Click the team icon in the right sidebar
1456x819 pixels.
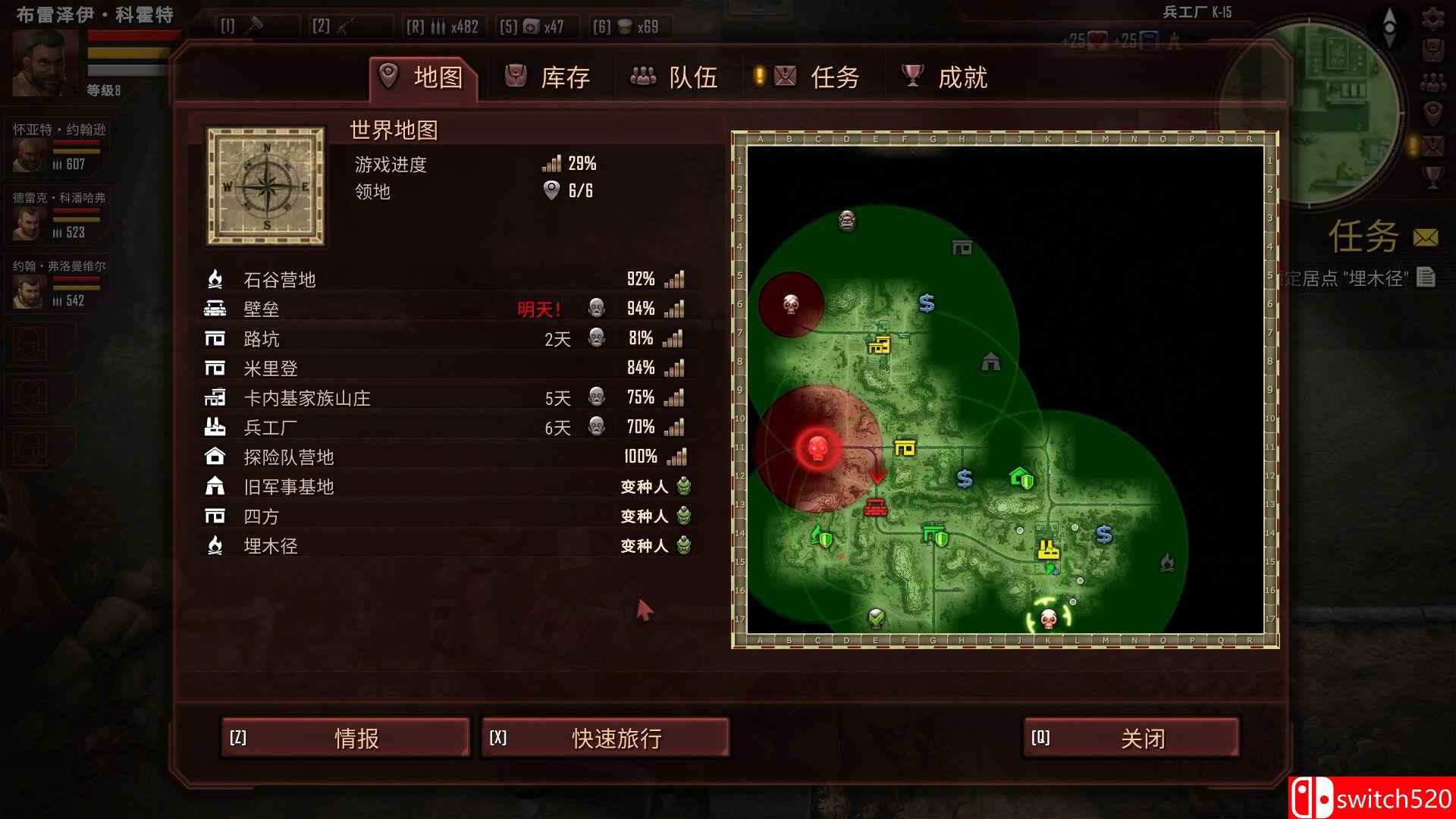coord(1433,80)
